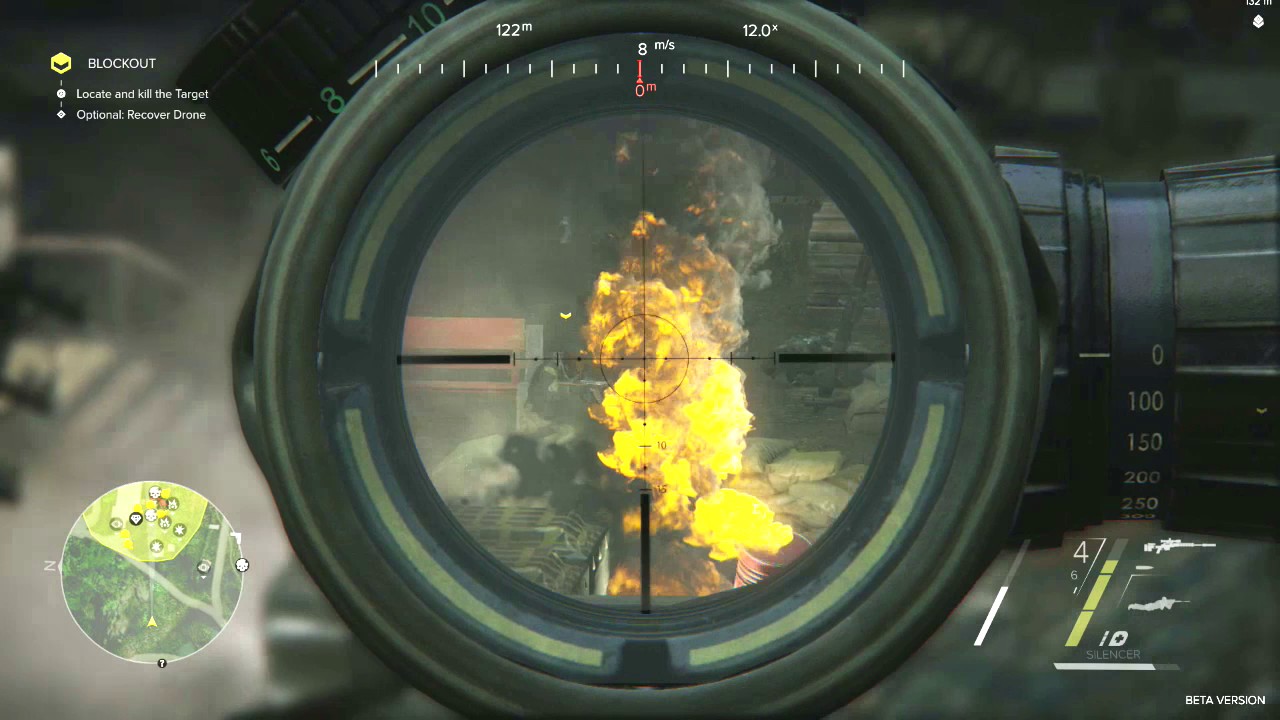Select the eye detection icon inside the minimap
Image resolution: width=1280 pixels, height=720 pixels.
[116, 523]
